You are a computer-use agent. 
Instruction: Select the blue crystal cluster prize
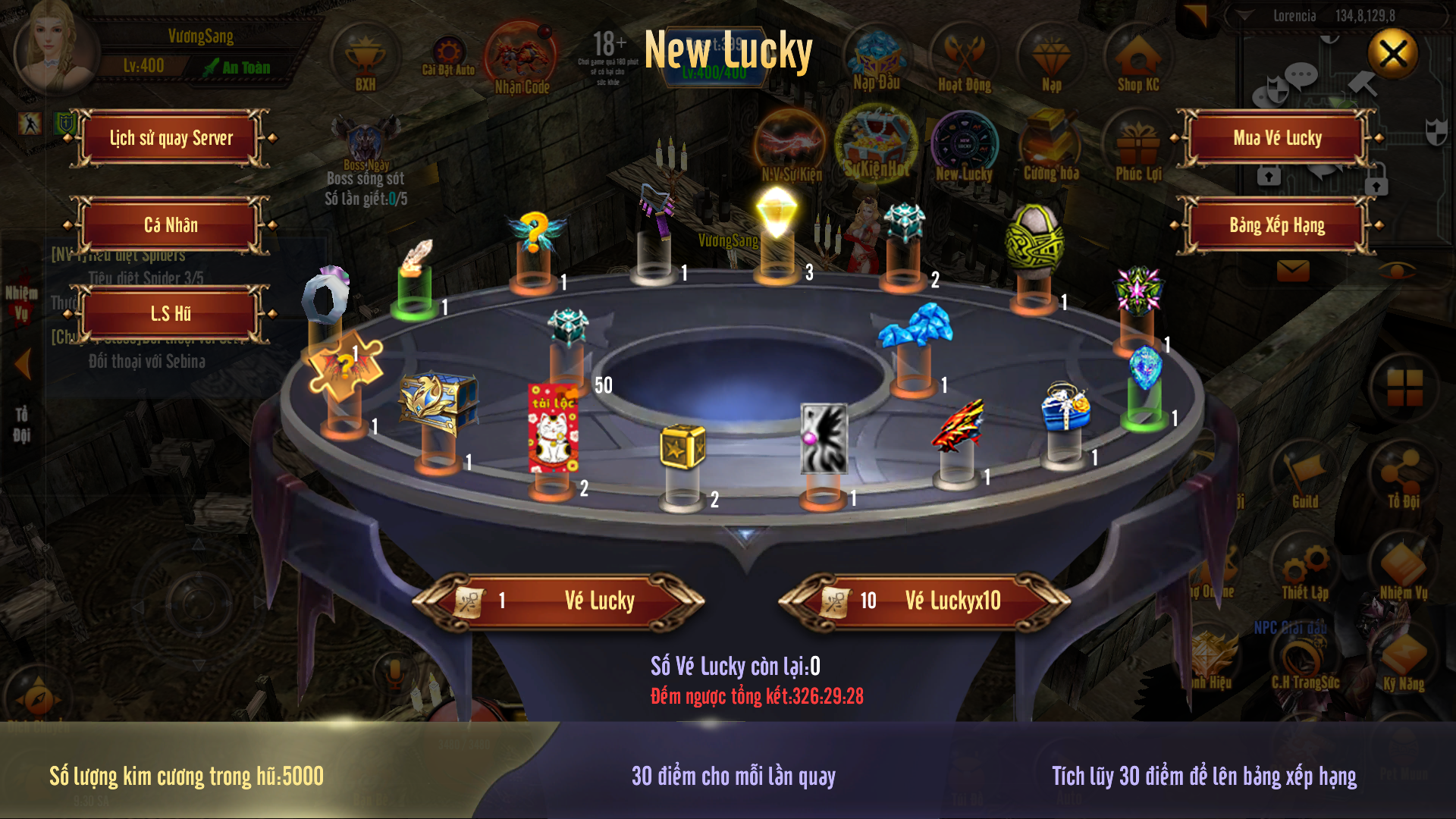point(916,327)
